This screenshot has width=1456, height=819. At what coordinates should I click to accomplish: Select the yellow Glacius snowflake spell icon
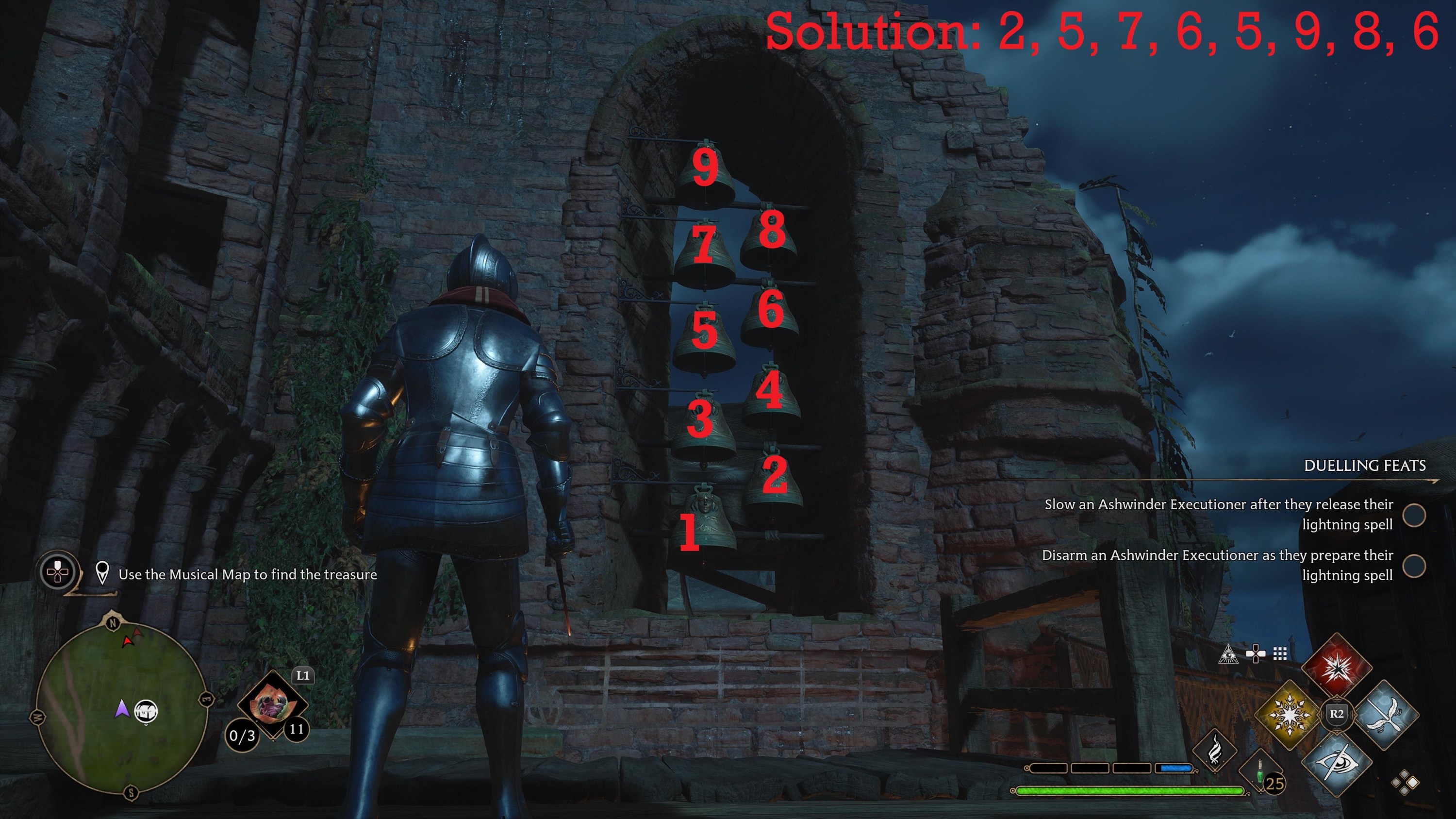[x=1290, y=717]
